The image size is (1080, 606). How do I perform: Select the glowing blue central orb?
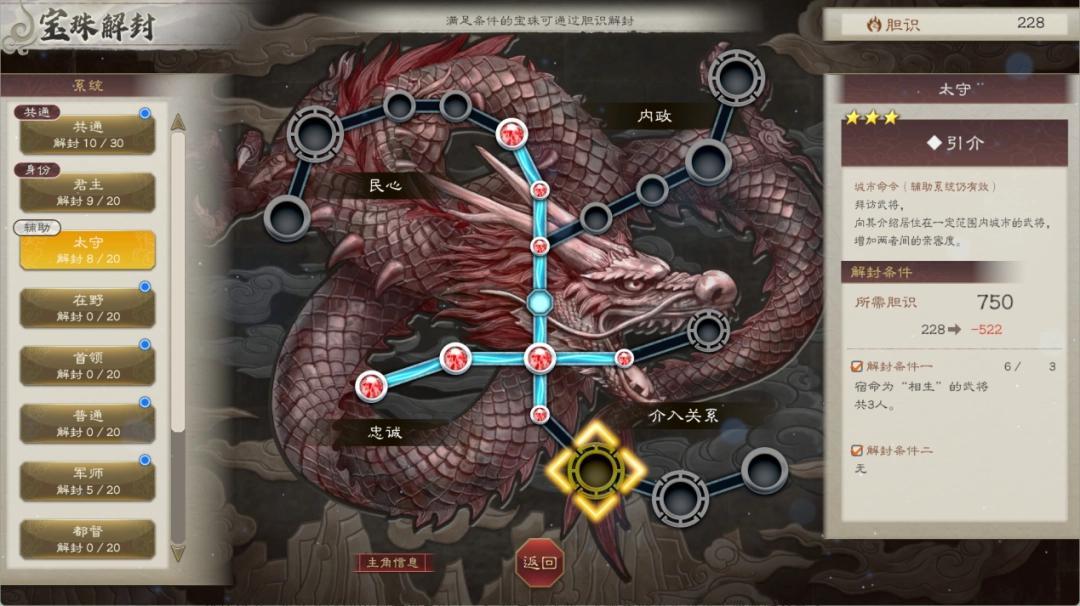point(539,301)
